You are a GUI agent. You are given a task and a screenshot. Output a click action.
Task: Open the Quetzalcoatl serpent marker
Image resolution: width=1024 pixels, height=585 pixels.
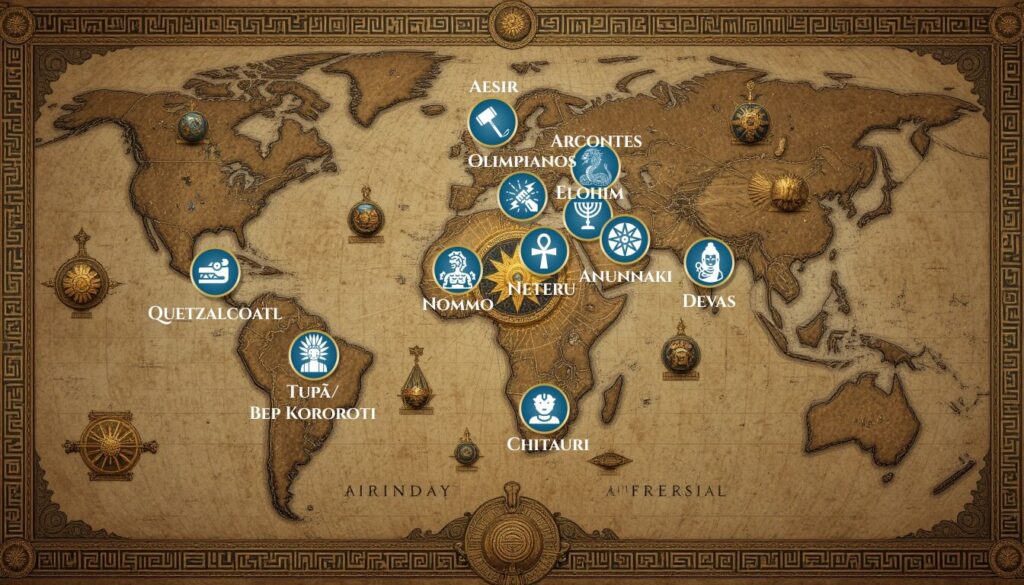(x=215, y=272)
